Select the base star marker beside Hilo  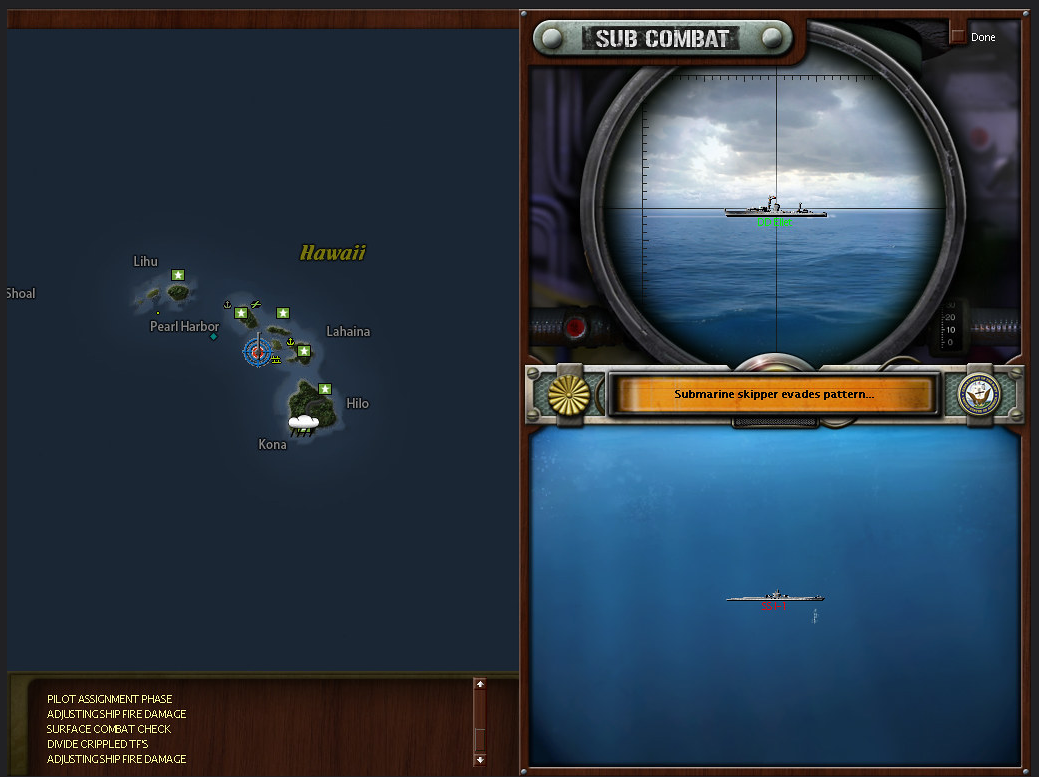click(x=324, y=388)
